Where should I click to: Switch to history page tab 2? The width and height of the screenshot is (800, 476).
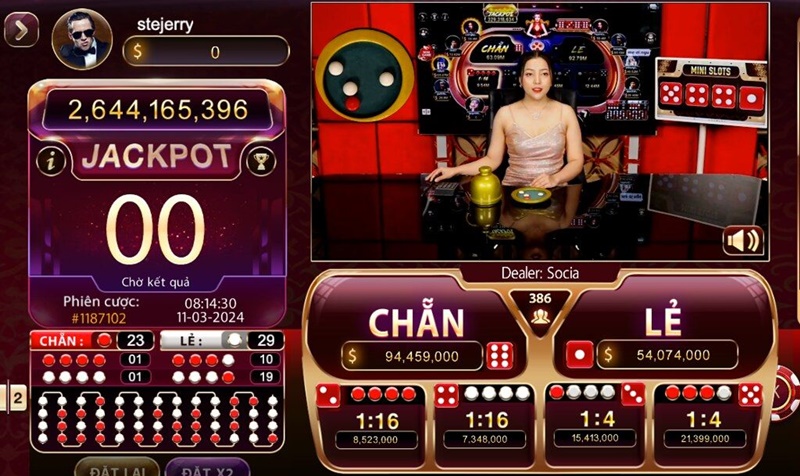click(17, 397)
